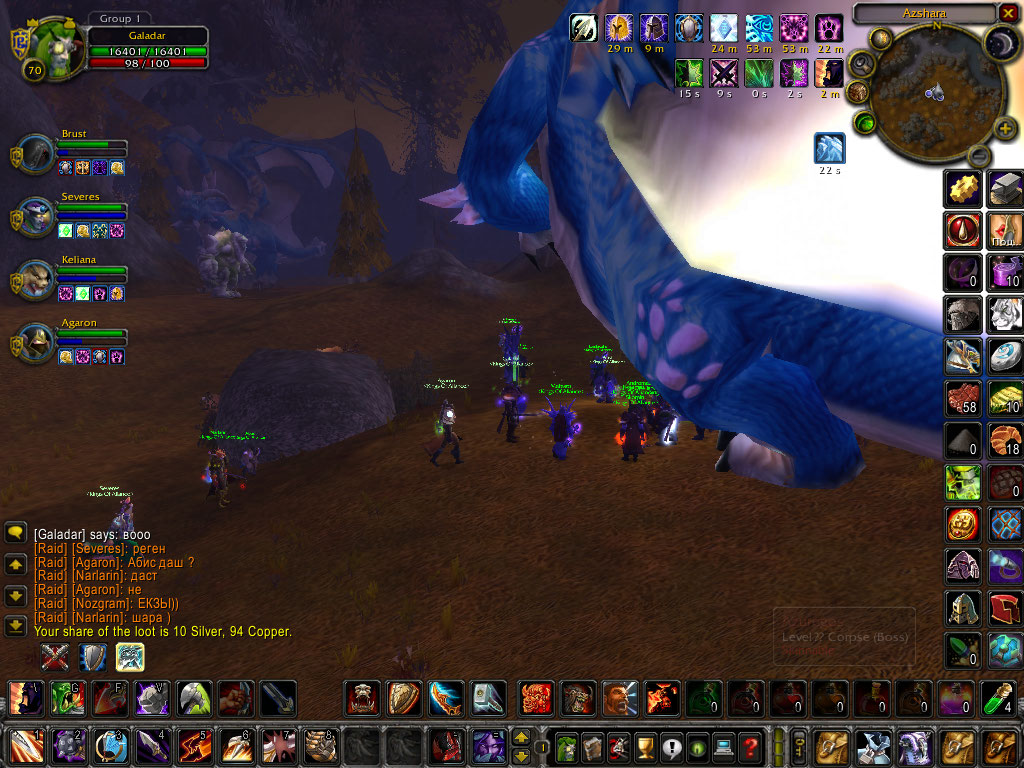The height and width of the screenshot is (768, 1024).
Task: Zoom out the minimap with minus button
Action: tap(980, 155)
